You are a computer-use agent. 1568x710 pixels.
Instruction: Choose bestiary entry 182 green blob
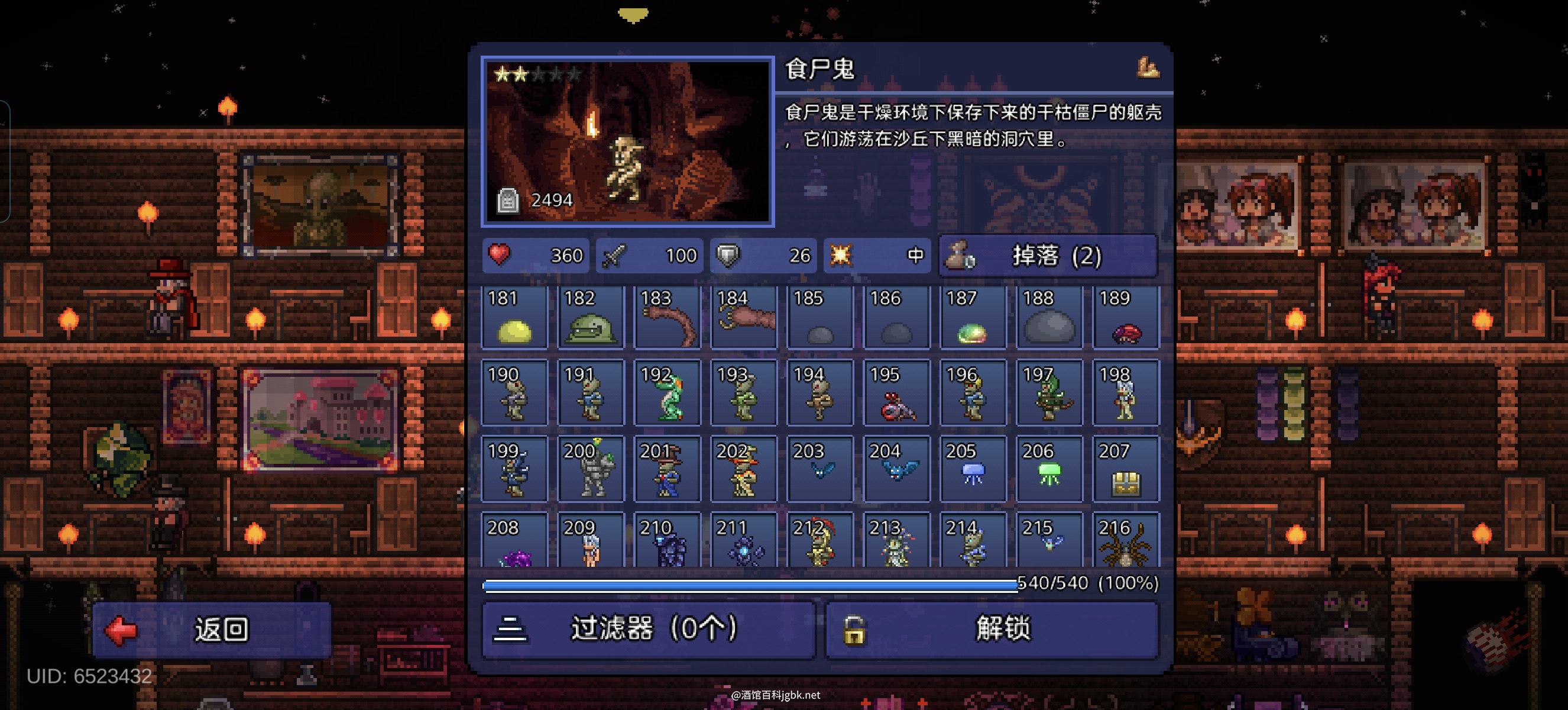(x=591, y=318)
